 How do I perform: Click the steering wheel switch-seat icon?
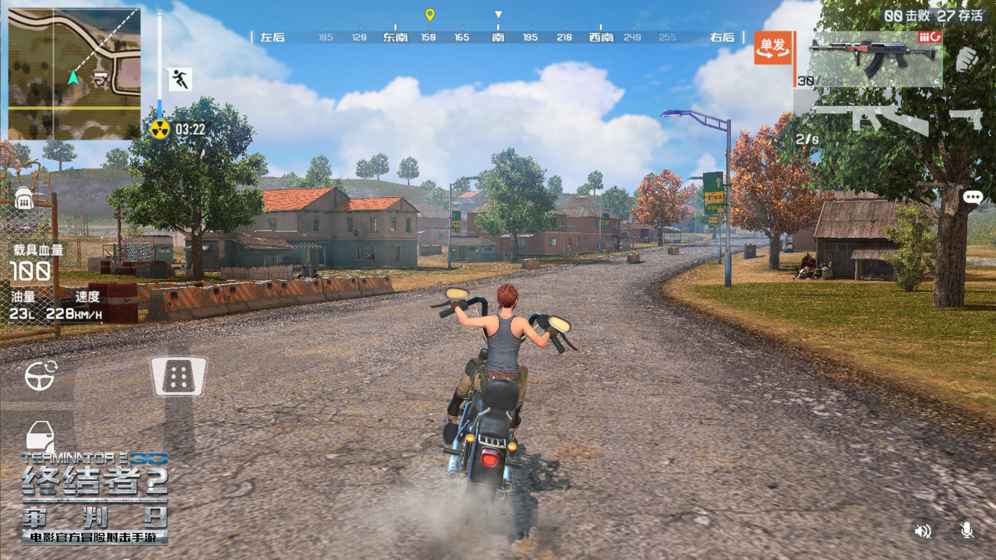coord(41,376)
